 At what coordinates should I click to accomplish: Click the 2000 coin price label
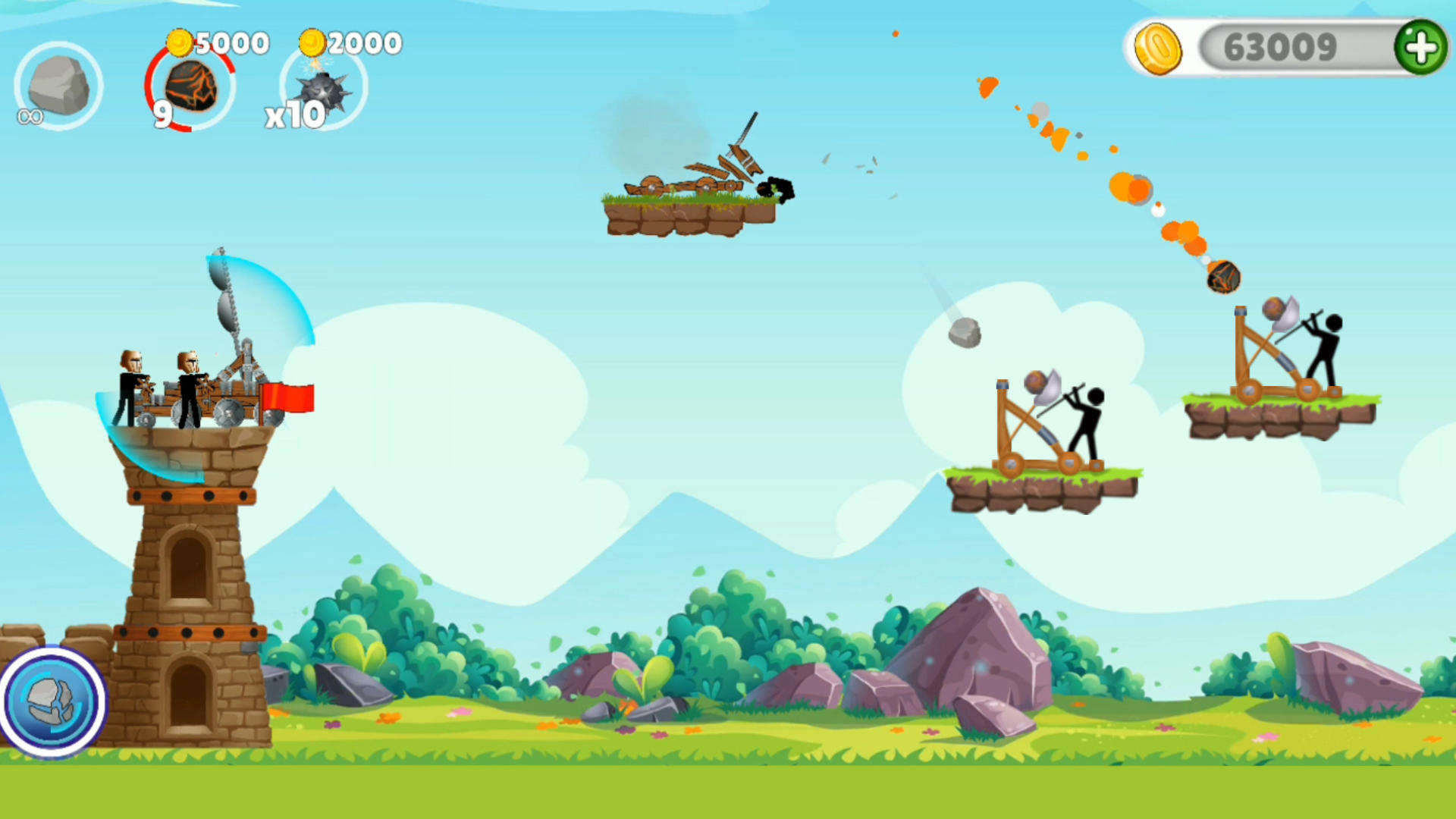tap(365, 42)
